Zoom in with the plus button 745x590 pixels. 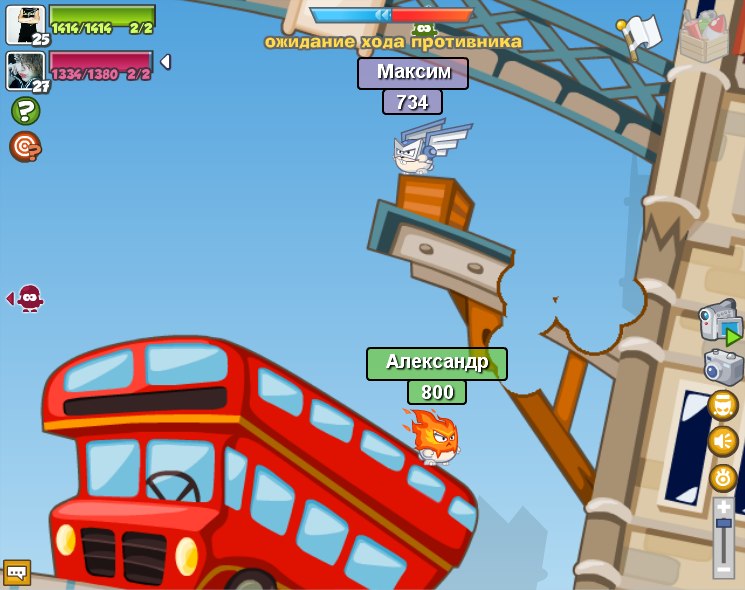click(723, 507)
